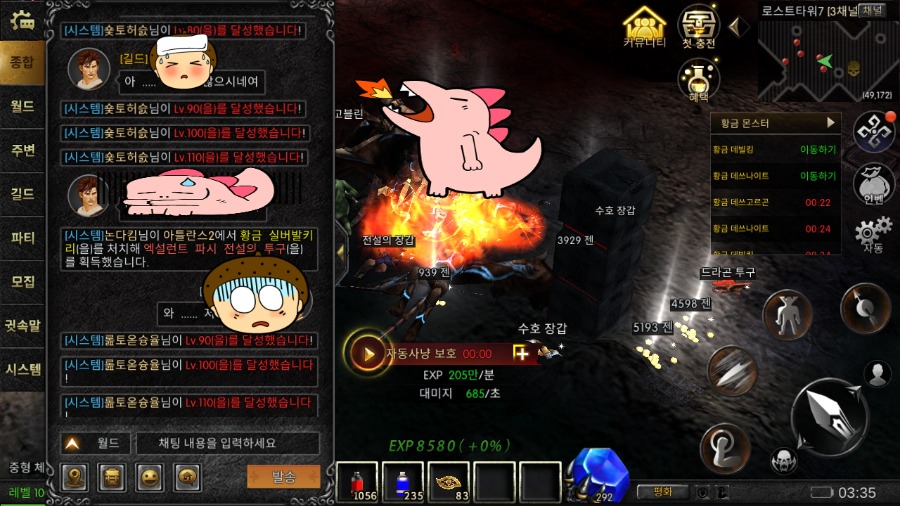The height and width of the screenshot is (506, 900).
Task: Click the chat message input field
Action: pos(226,443)
